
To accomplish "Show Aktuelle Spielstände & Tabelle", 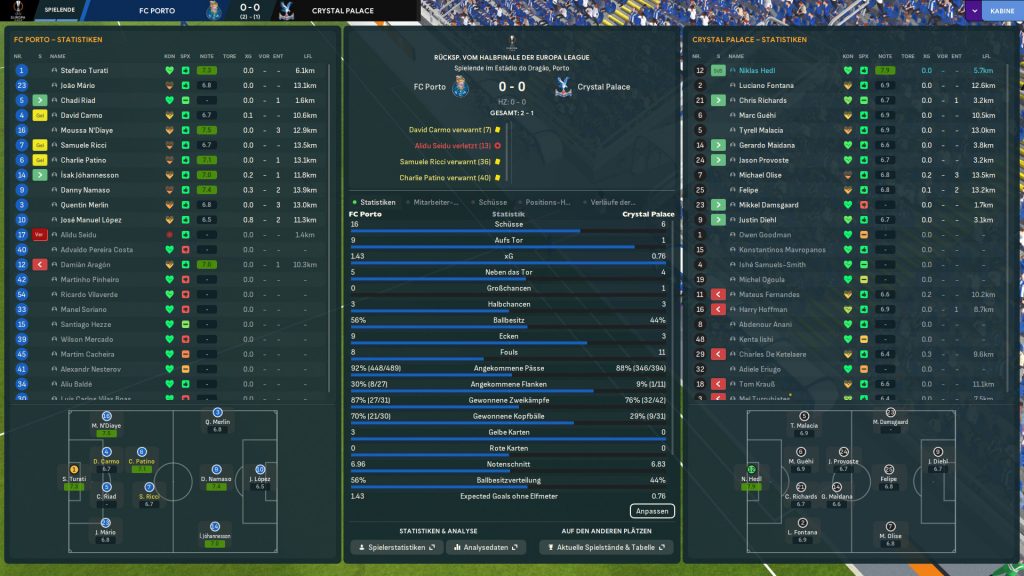I will (606, 548).
